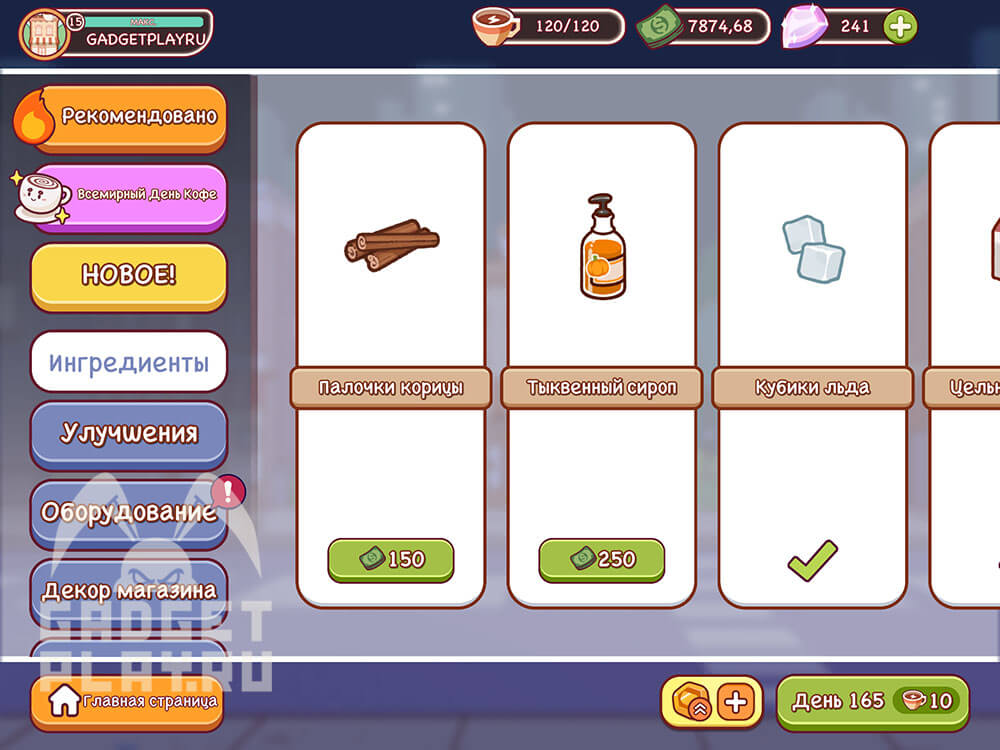
Task: Choose the Декор магазина category
Action: click(x=129, y=590)
